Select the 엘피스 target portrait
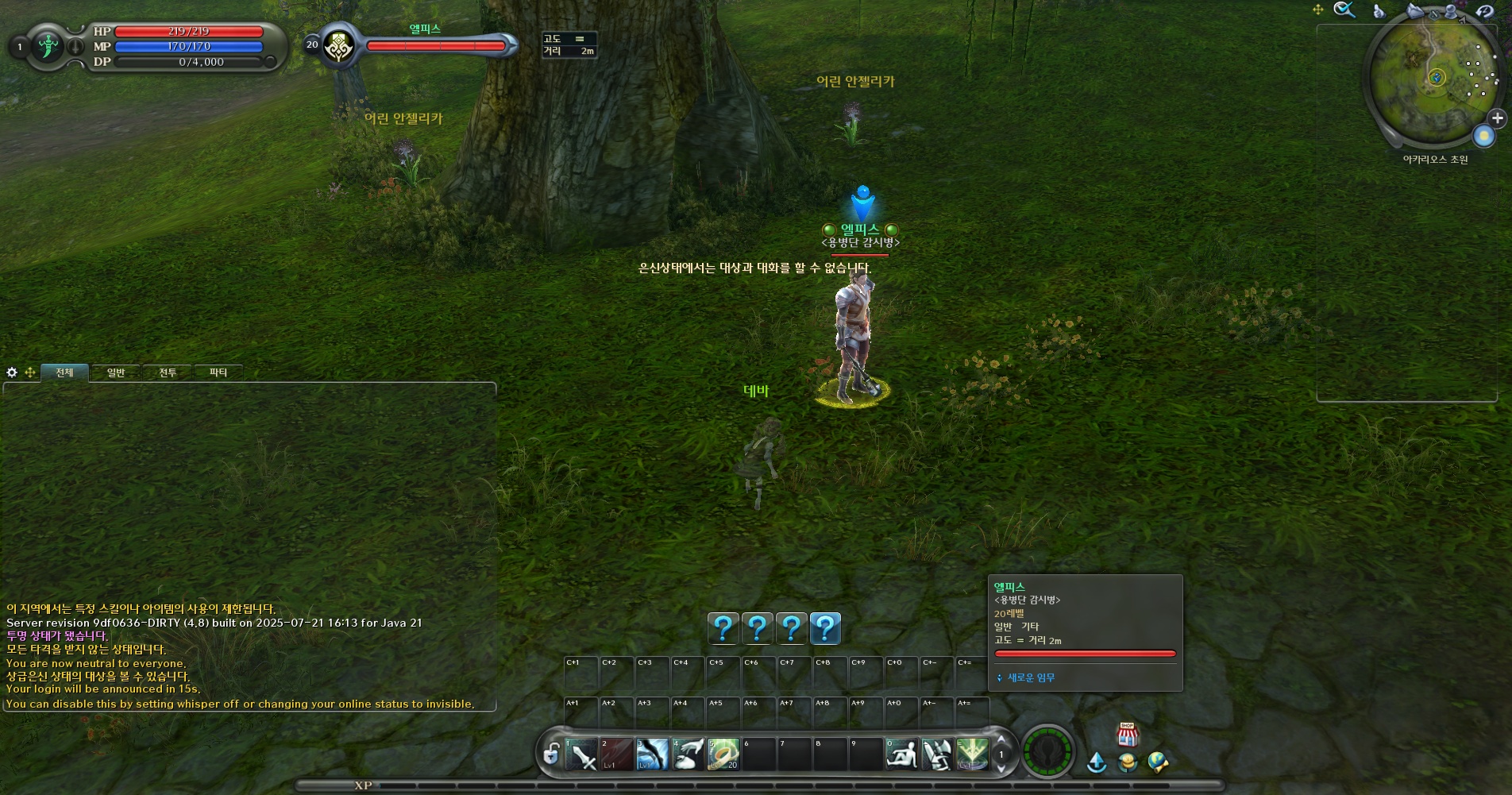1512x795 pixels. [x=339, y=46]
